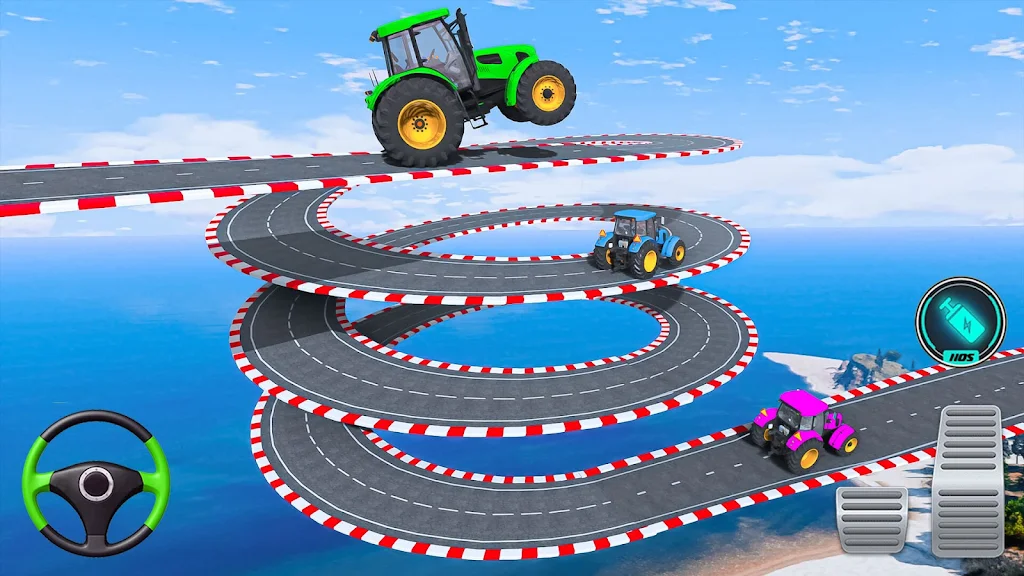Tap the short brake pedal
The height and width of the screenshot is (576, 1024).
[871, 519]
